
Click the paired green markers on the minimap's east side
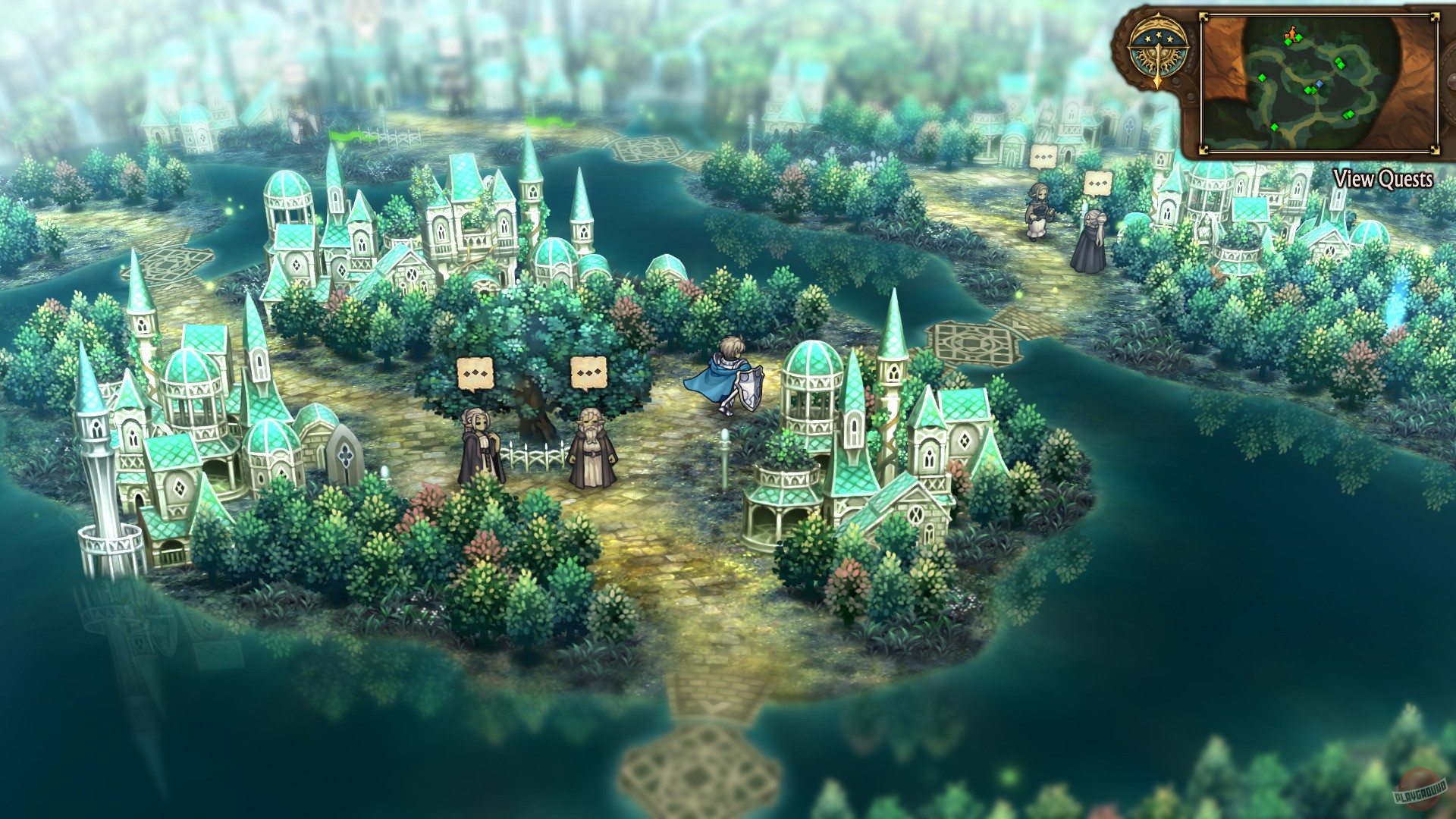[x=1340, y=64]
